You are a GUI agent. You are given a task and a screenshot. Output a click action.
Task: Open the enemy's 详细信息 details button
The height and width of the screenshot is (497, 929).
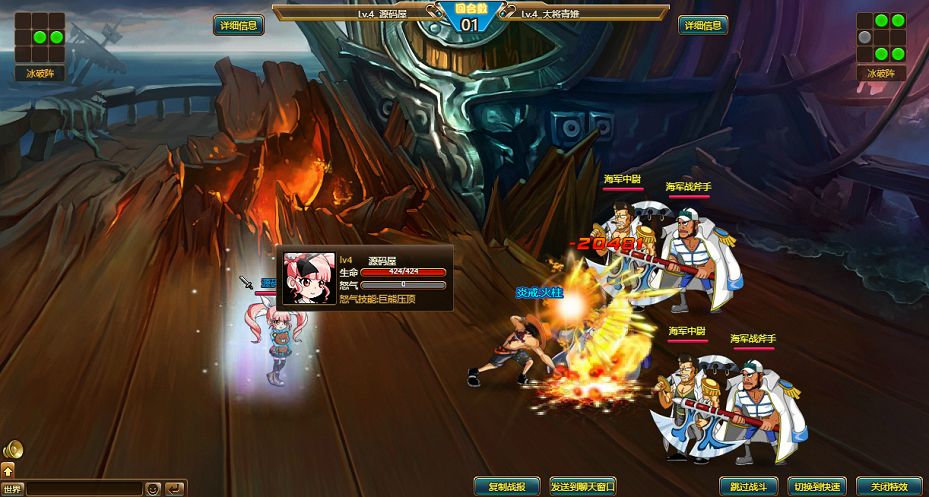tap(703, 26)
